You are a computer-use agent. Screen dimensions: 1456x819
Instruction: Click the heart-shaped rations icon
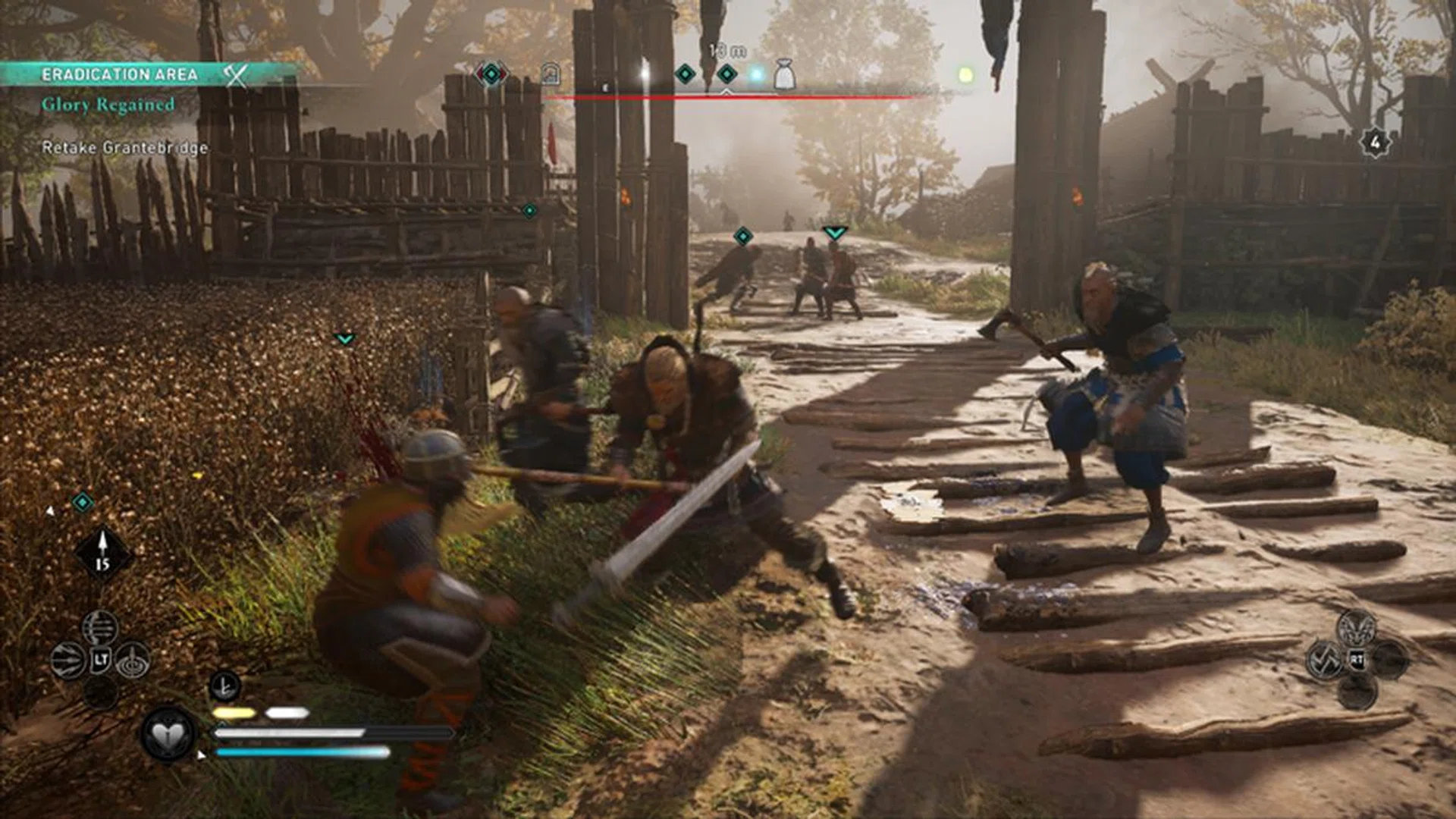coord(168,736)
